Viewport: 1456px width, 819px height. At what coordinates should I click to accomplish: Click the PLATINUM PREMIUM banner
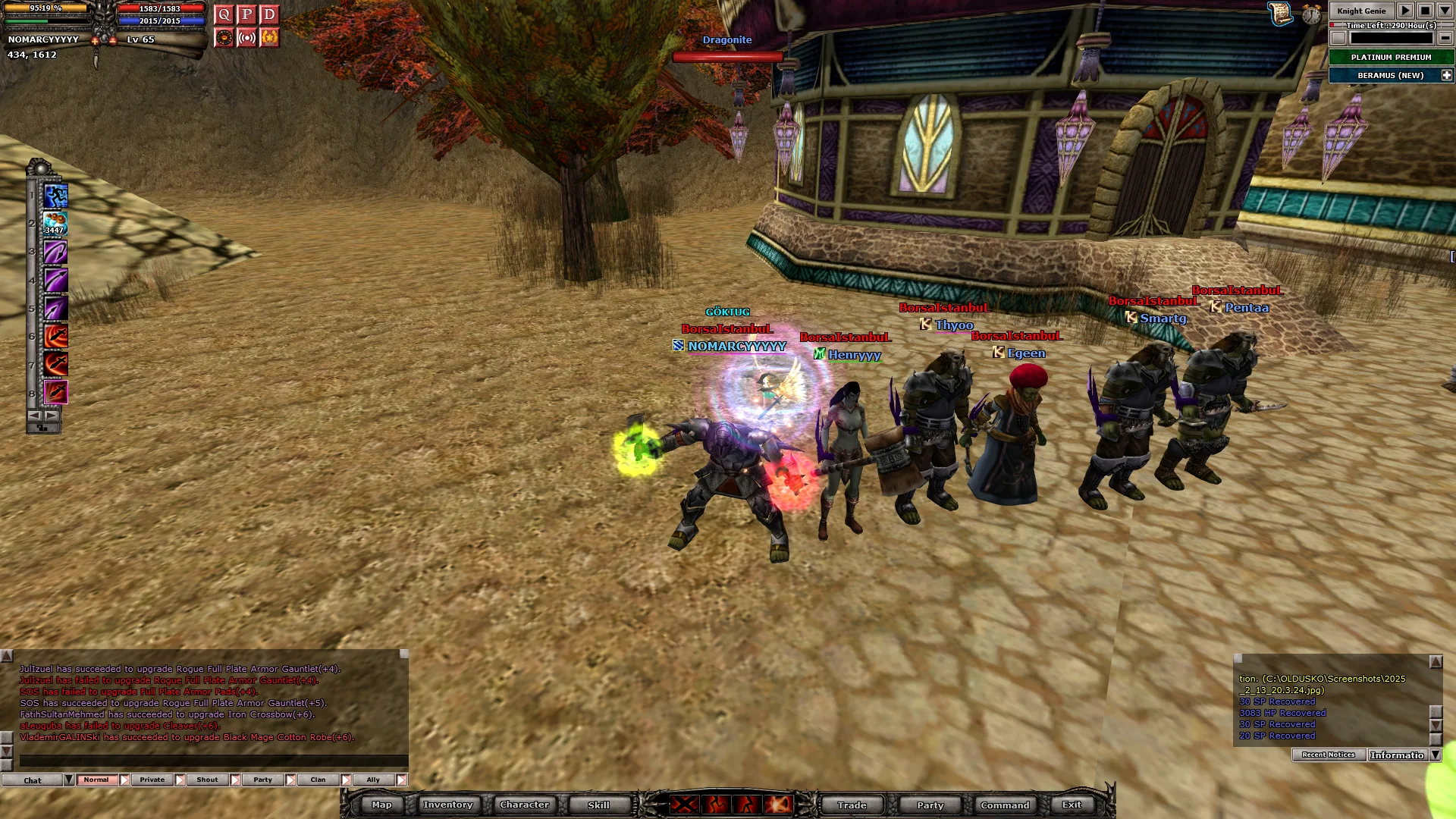(x=1391, y=57)
